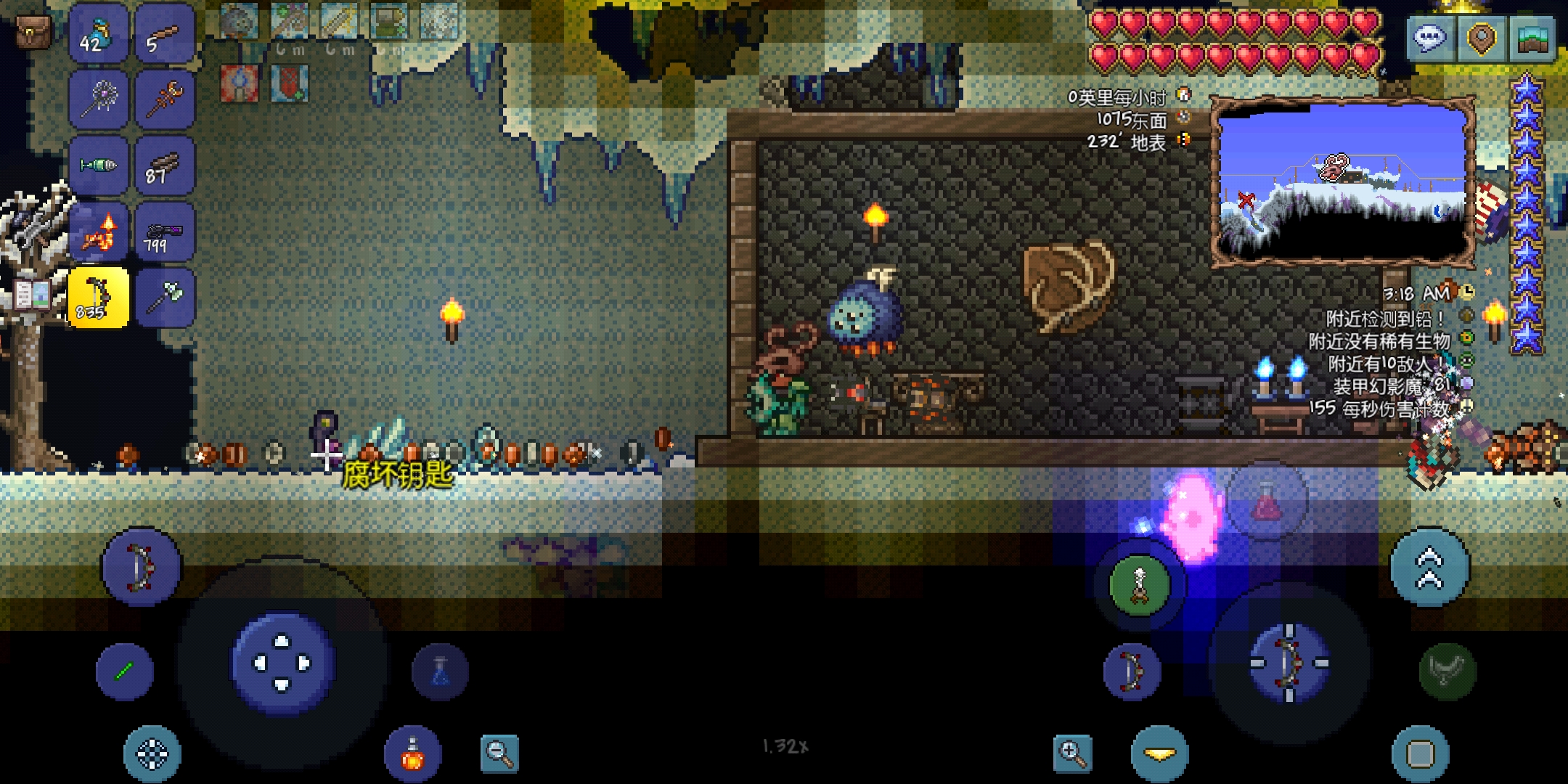The width and height of the screenshot is (1568, 784).
Task: Select the highlighted bow slot
Action: coord(99,298)
